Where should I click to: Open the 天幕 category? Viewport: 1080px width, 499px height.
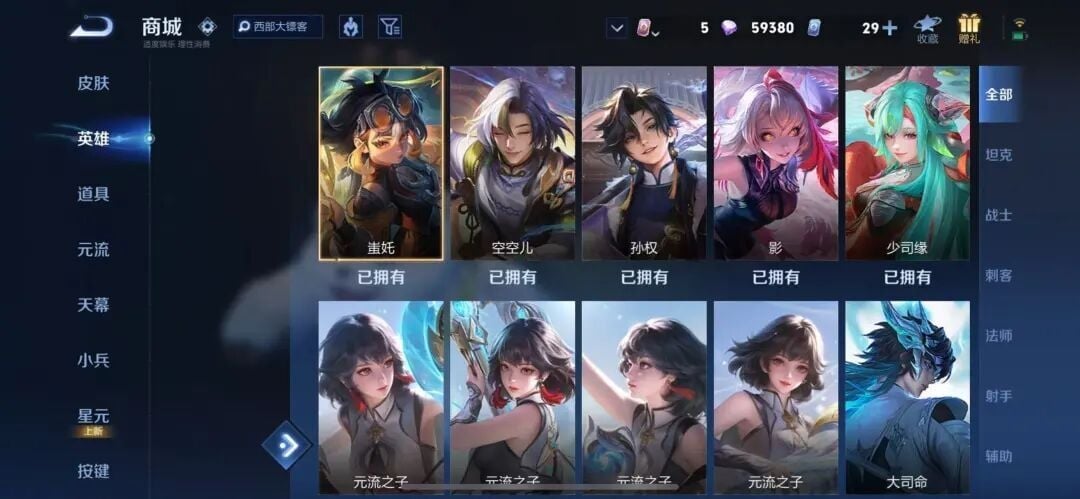[x=93, y=304]
